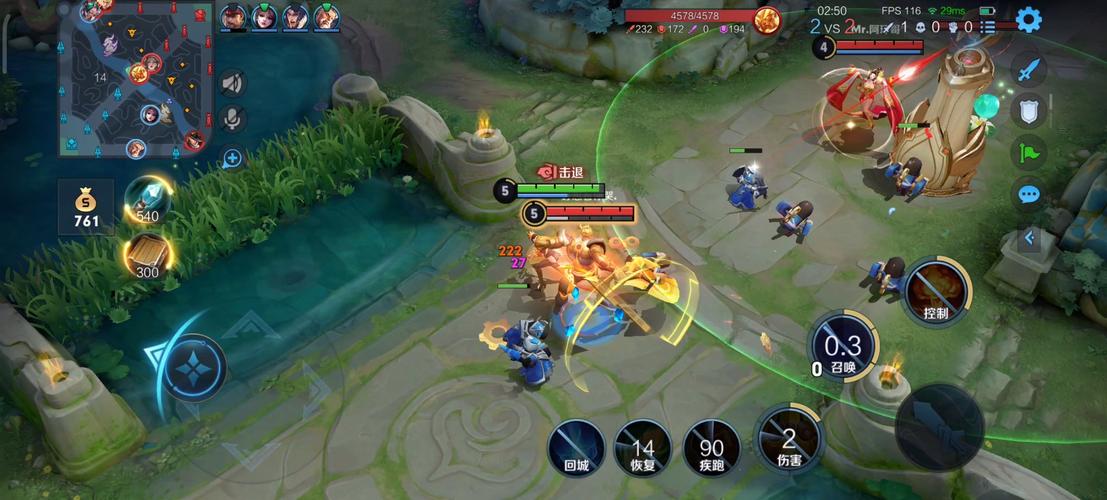
Task: Open the shop via the 761 gold button
Action: coord(86,206)
